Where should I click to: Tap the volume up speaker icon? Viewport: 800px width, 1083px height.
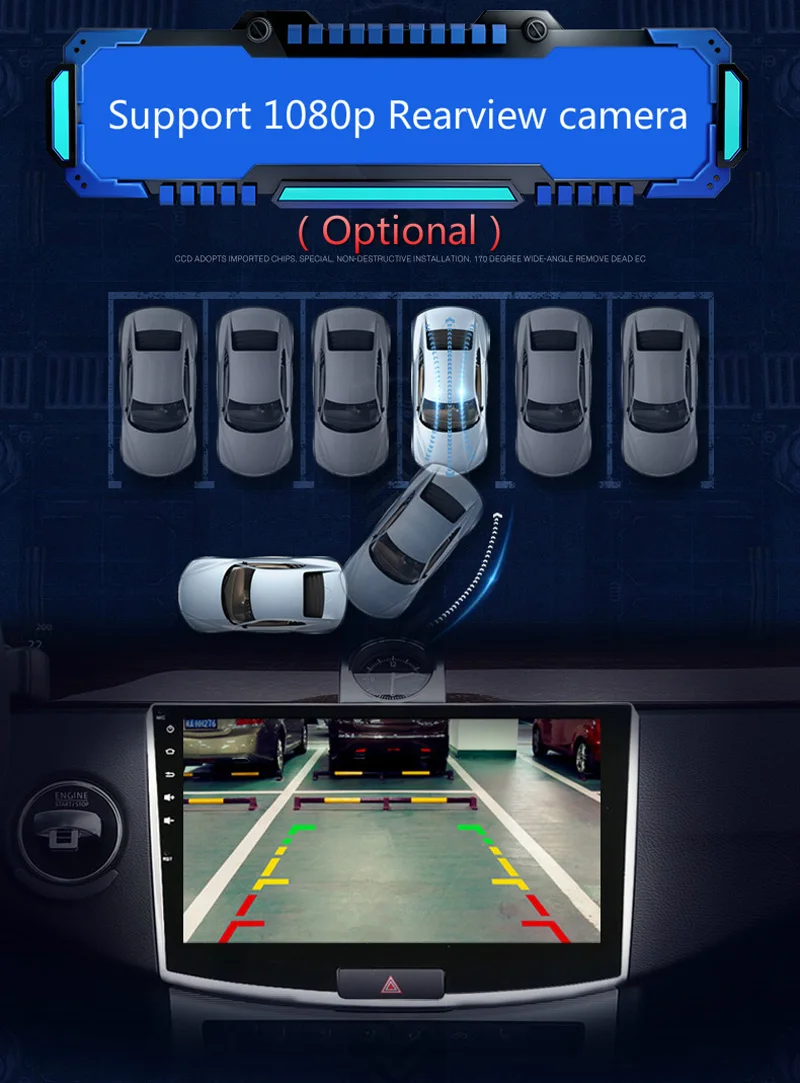coord(167,797)
